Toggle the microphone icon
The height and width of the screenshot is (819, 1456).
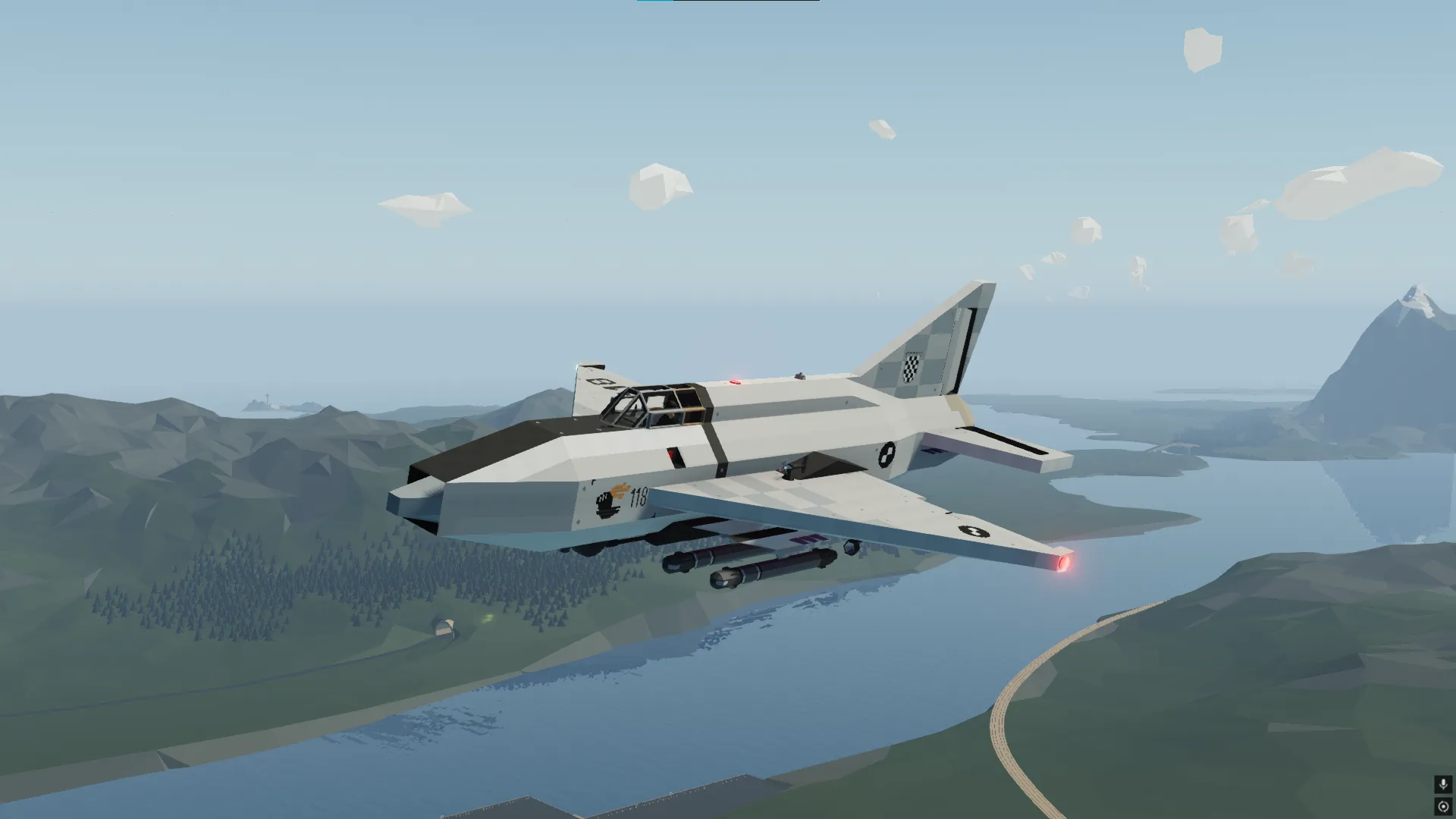1442,784
